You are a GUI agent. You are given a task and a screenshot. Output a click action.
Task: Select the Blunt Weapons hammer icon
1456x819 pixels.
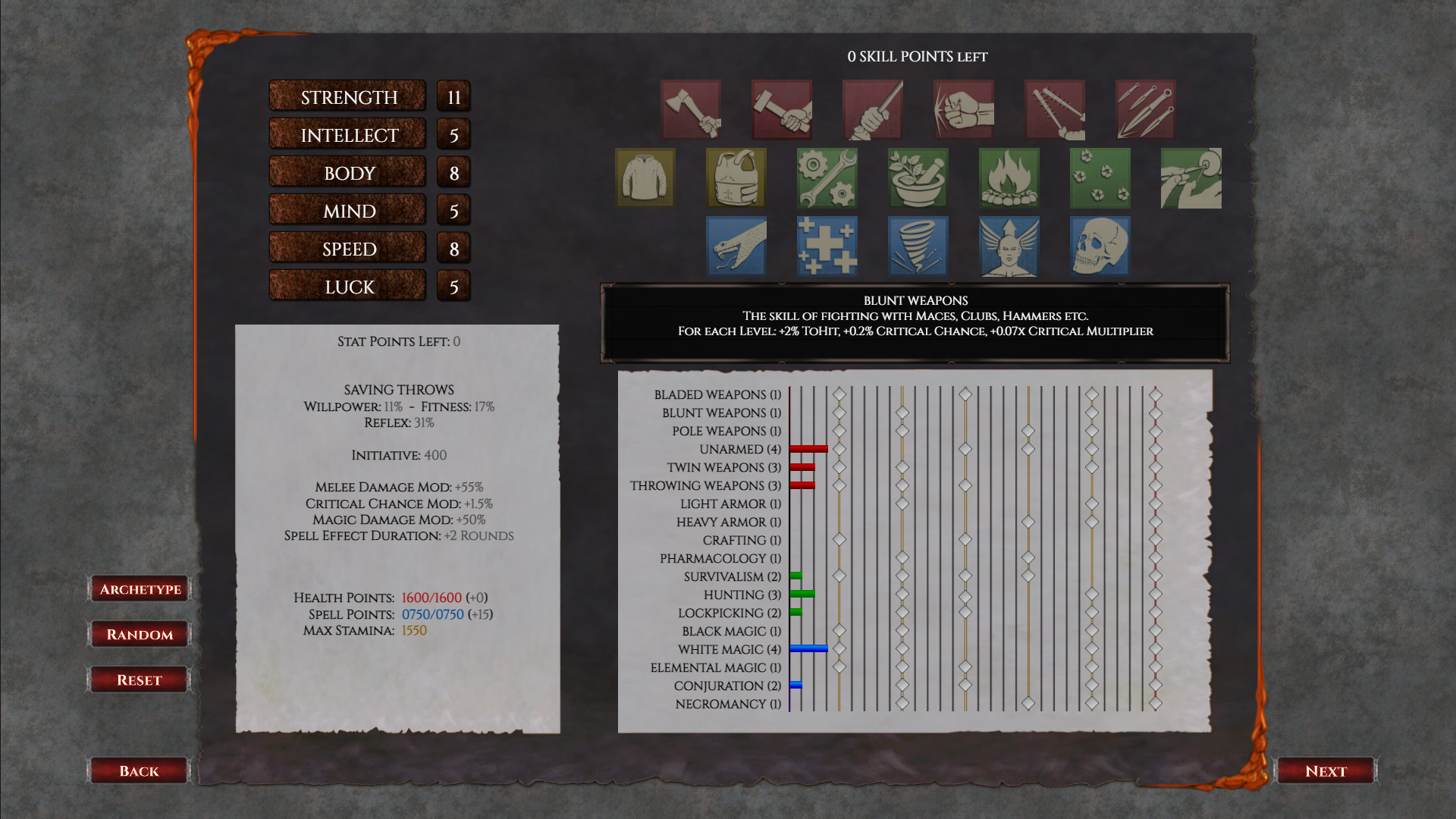pos(781,108)
